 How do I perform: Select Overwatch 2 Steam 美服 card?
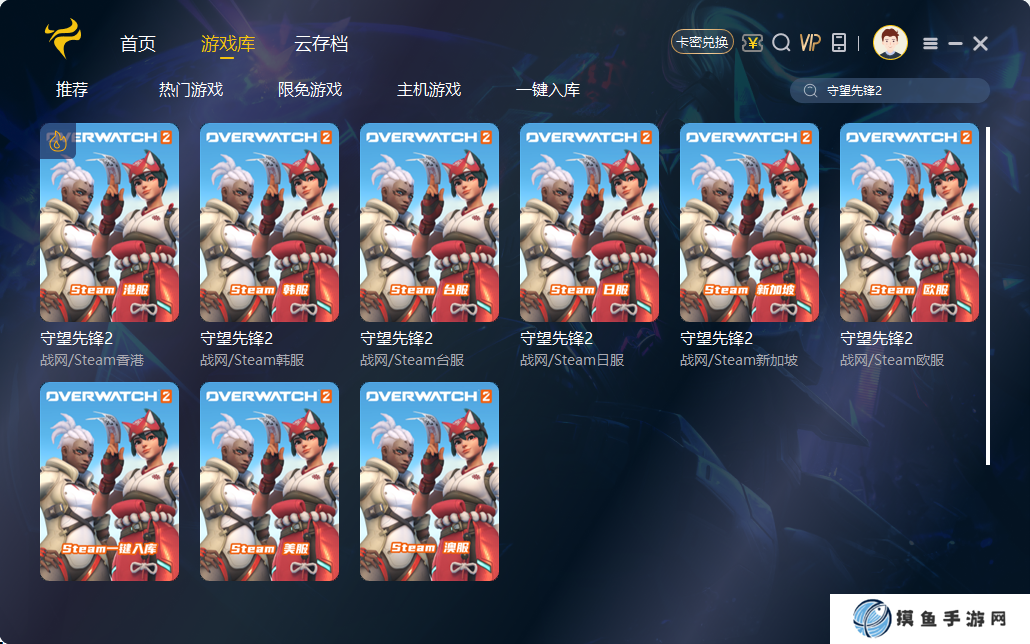pos(269,481)
